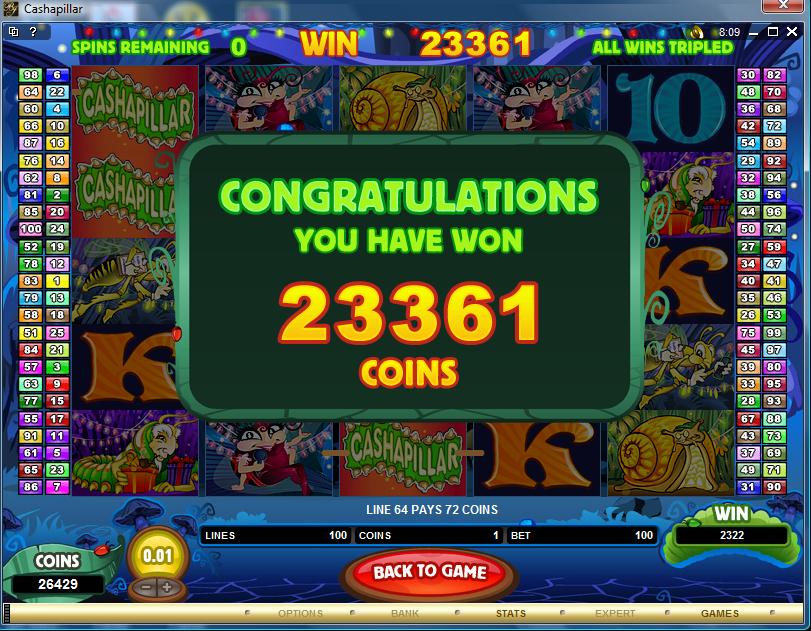Screen dimensions: 811x631
Task: Switch to Expert mode
Action: click(x=615, y=613)
